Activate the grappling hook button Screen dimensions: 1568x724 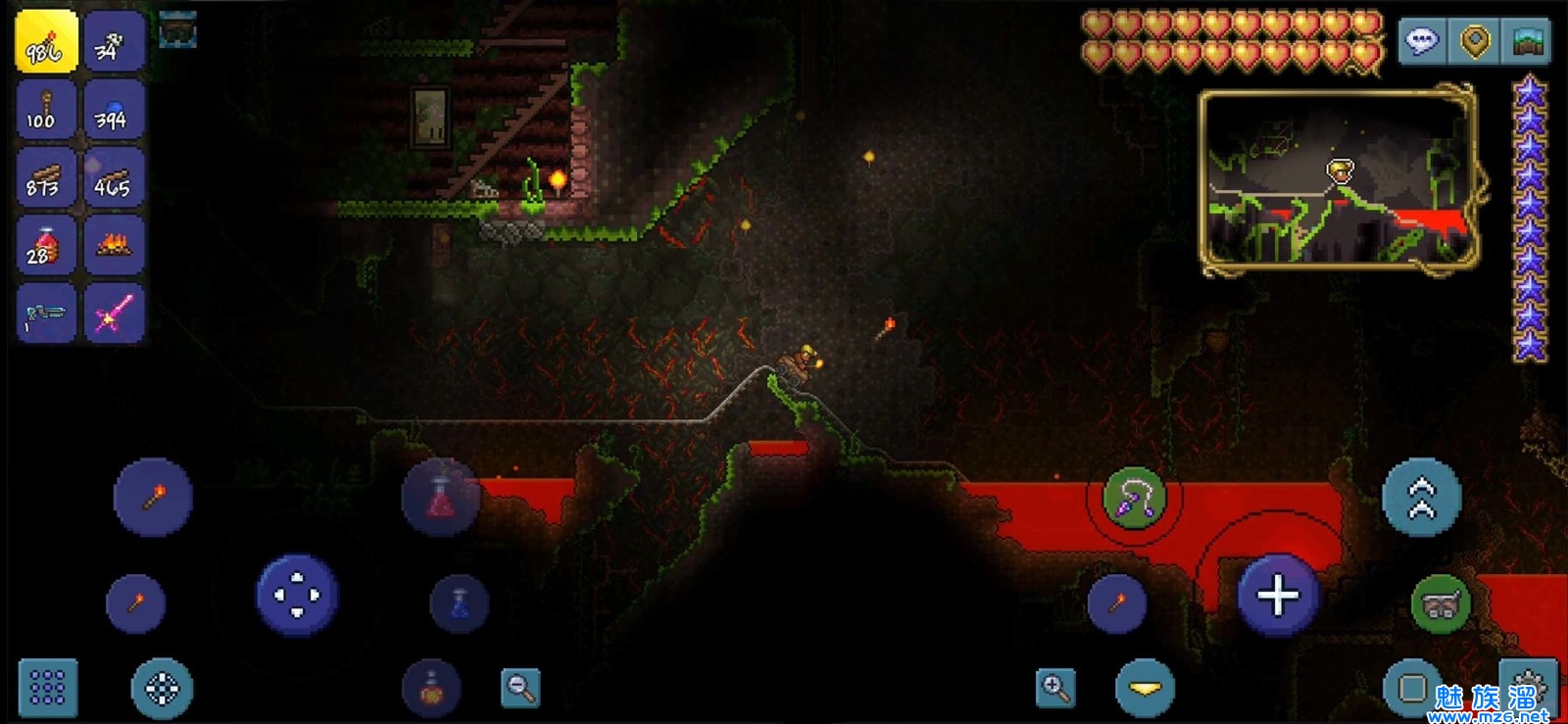pos(1134,498)
